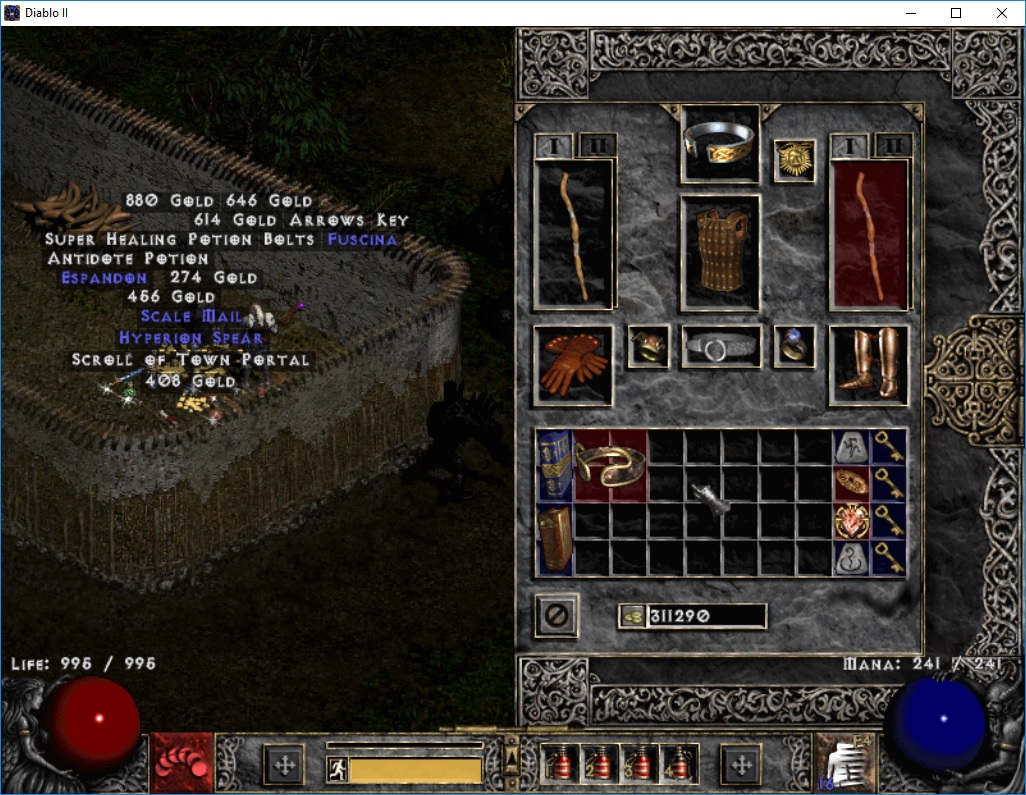Click the blue tome in the backpack
Viewport: 1026px width, 795px height.
(553, 465)
